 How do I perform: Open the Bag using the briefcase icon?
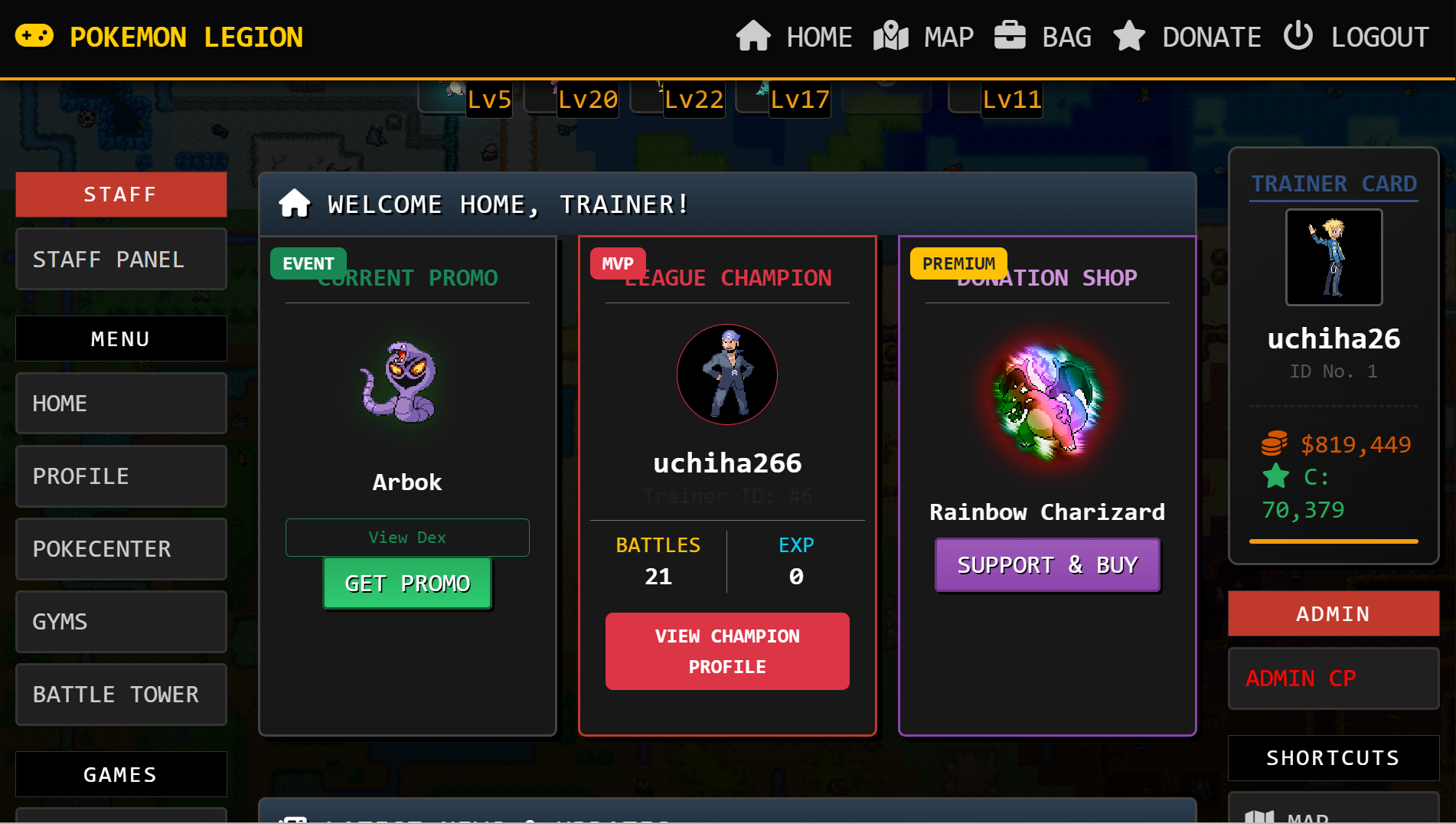tap(1010, 35)
